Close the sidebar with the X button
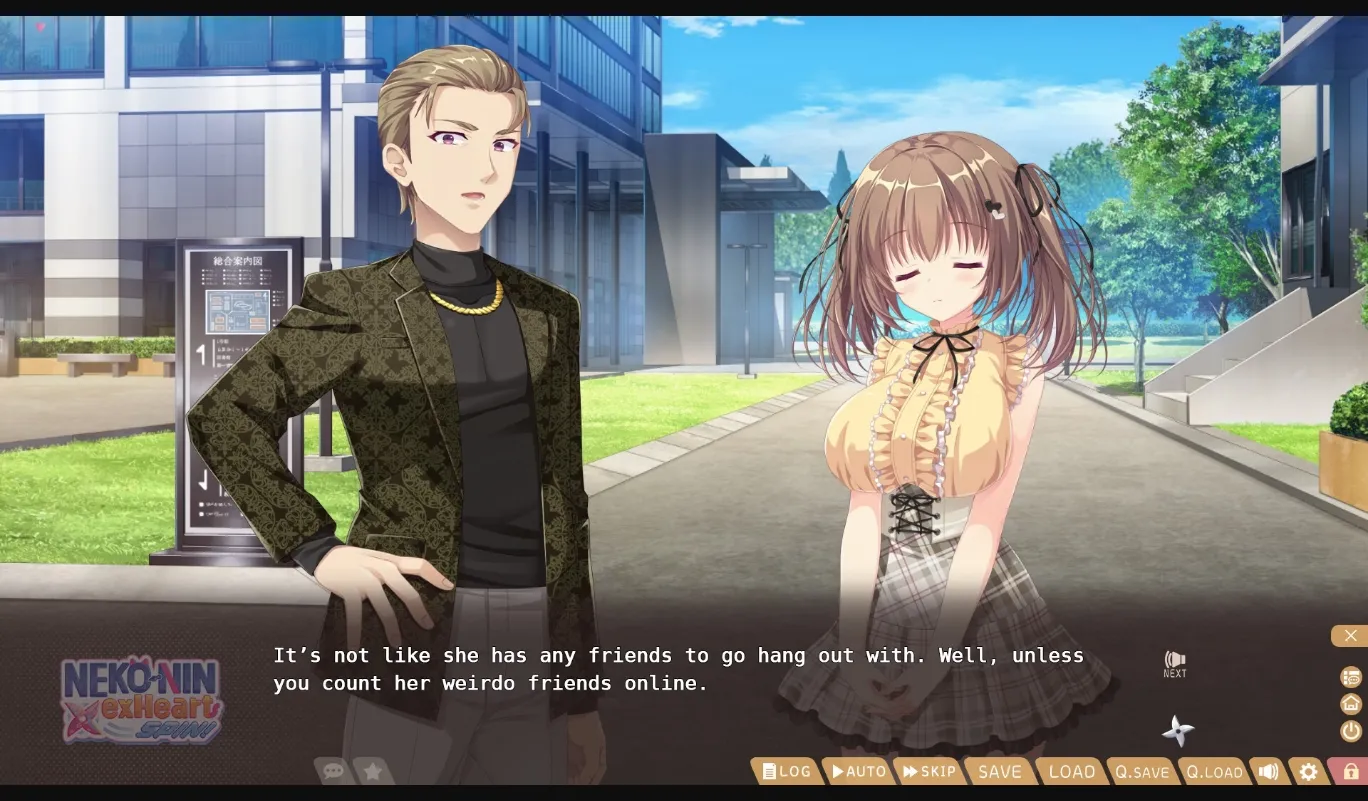Screen dimensions: 1368x801 [1350, 635]
